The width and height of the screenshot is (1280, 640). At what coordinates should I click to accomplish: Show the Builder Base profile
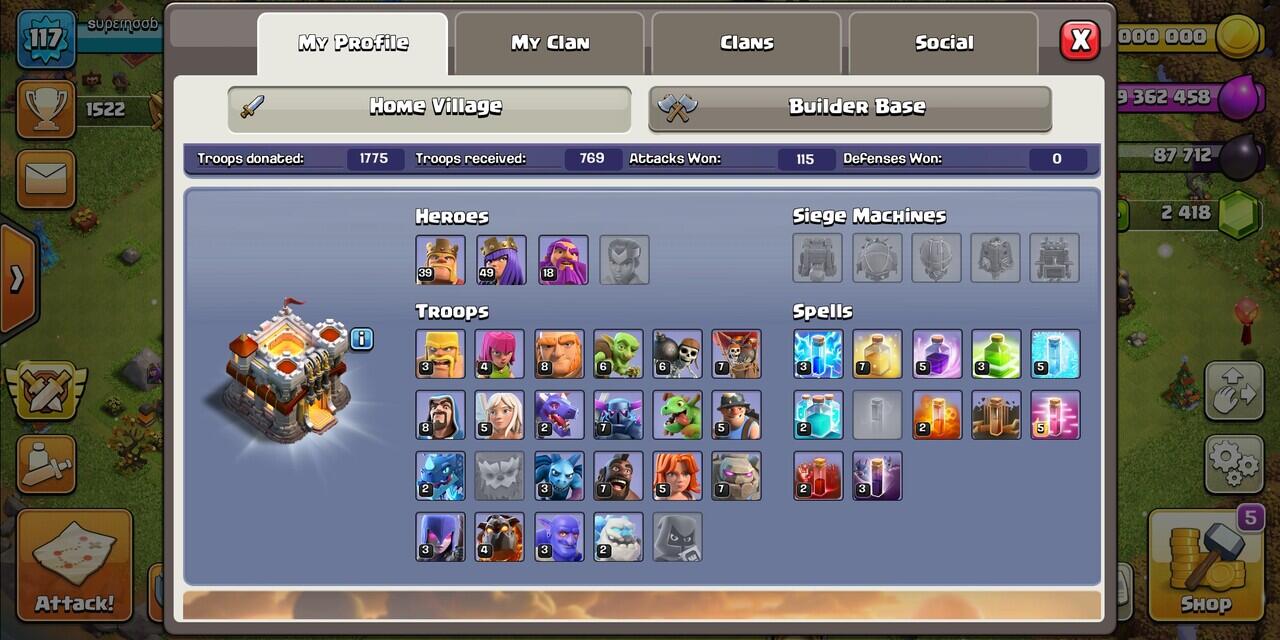click(x=850, y=107)
